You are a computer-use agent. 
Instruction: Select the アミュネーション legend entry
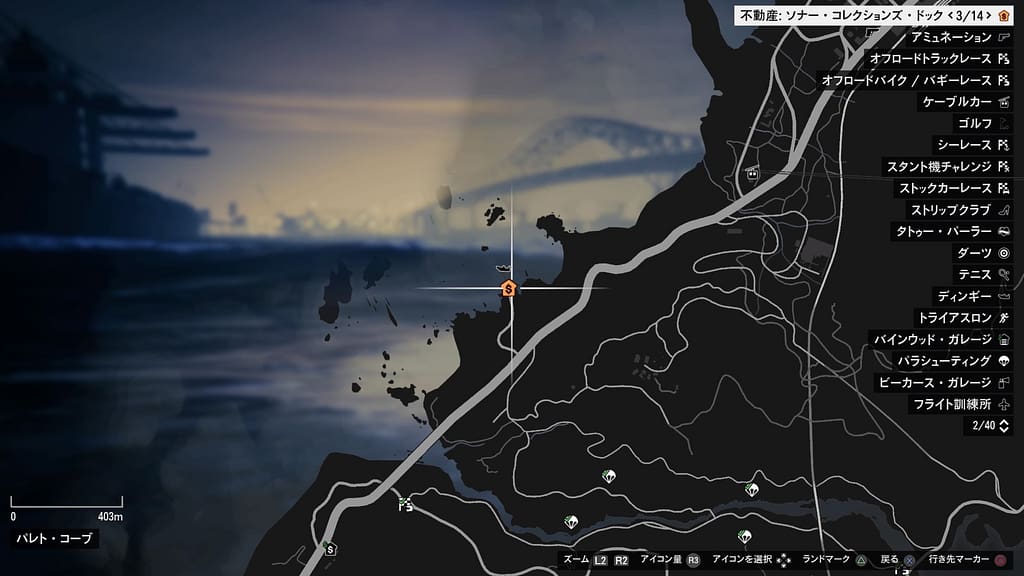click(951, 37)
